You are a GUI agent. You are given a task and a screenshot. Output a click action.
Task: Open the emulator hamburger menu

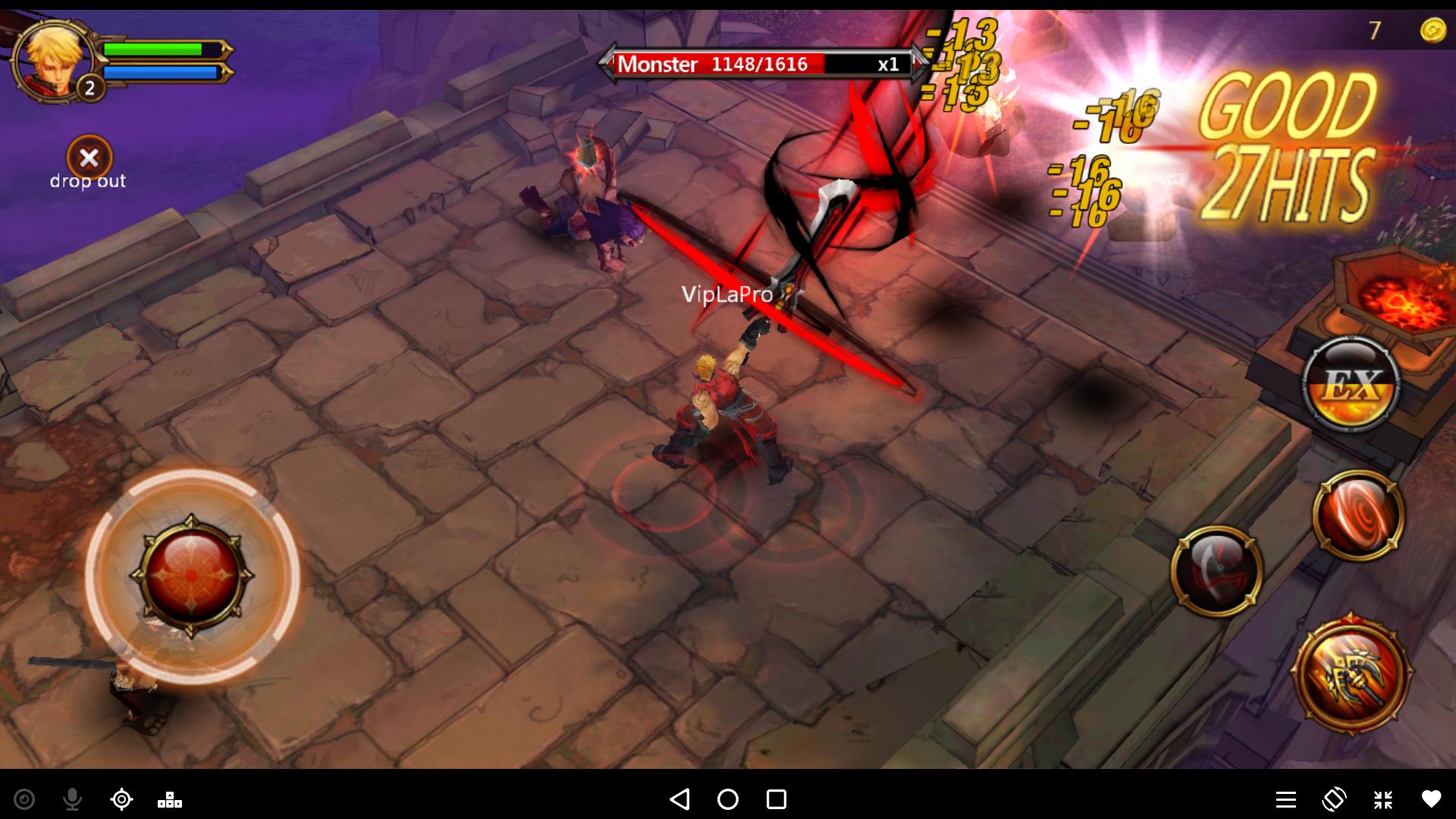pyautogui.click(x=1285, y=799)
